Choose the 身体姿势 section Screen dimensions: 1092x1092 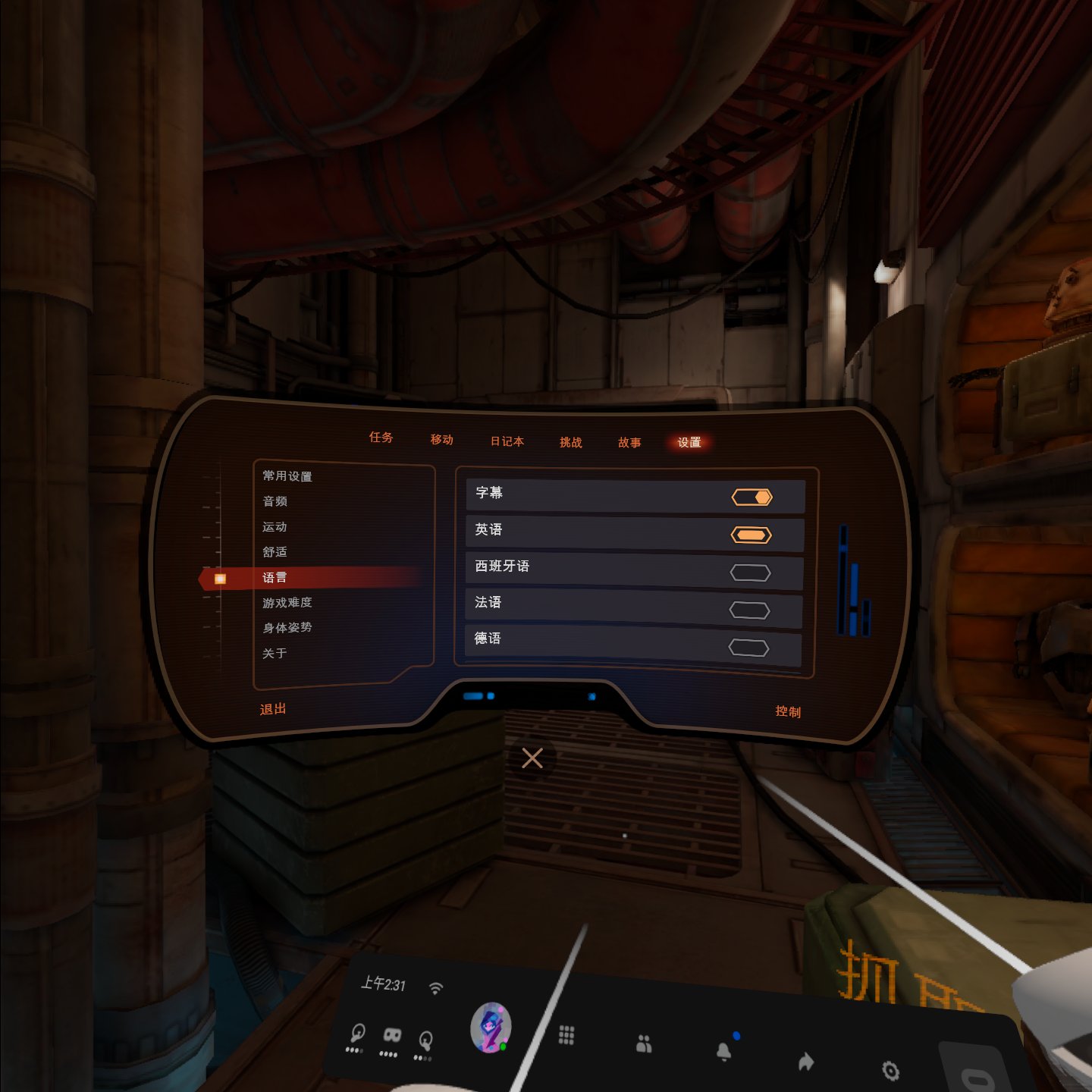point(287,628)
